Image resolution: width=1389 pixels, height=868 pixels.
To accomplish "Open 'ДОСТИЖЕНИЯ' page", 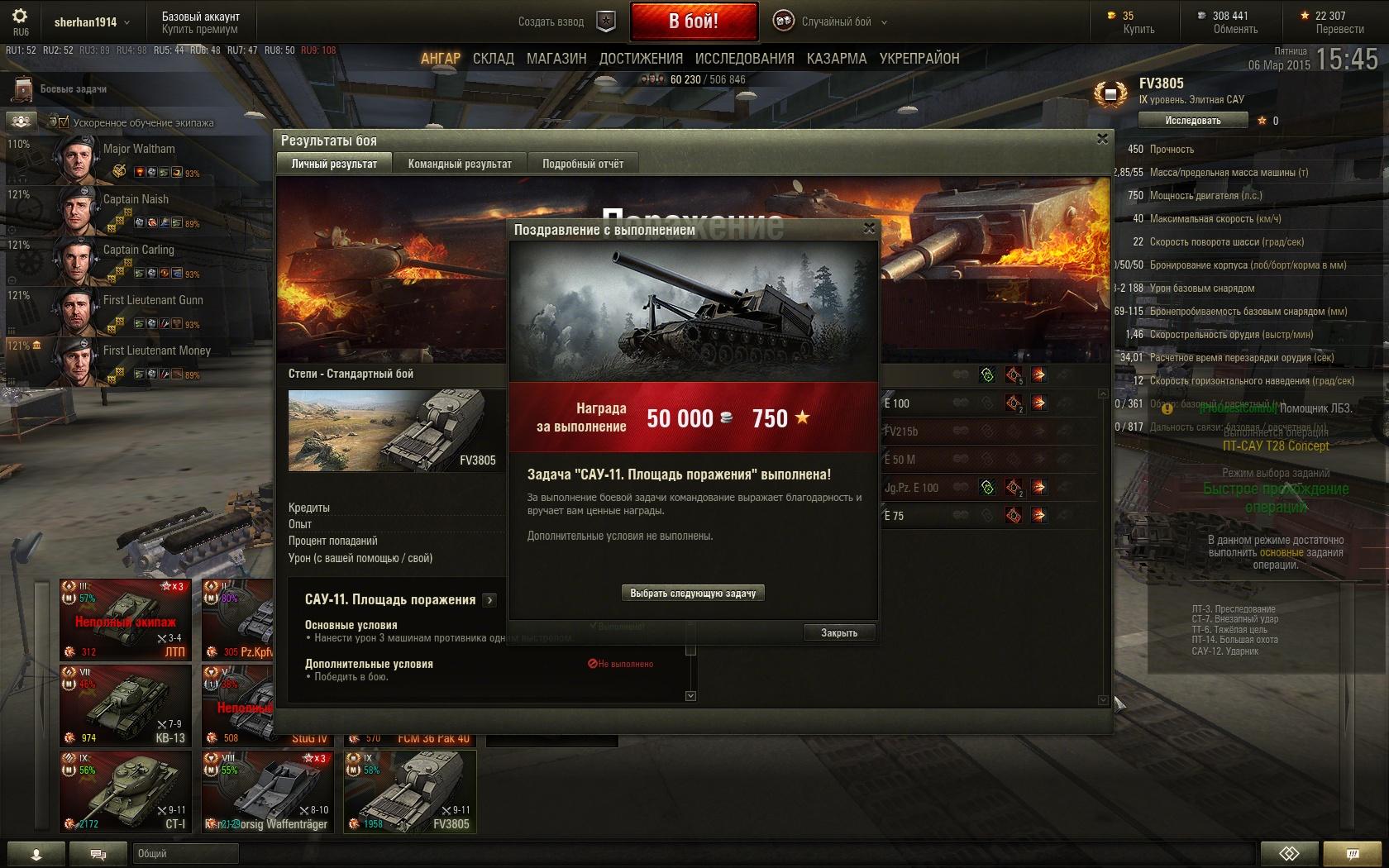I will pos(641,59).
